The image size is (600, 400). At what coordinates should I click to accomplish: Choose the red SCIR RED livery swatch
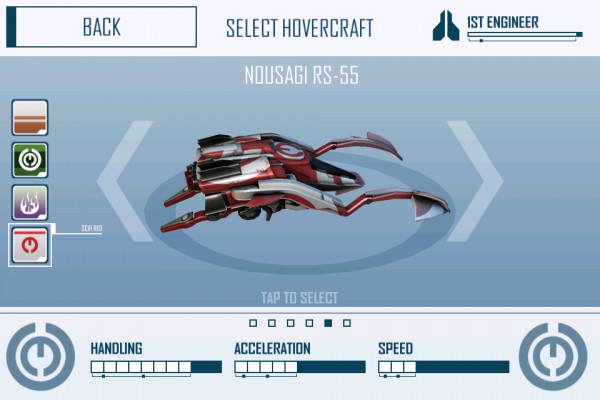pyautogui.click(x=30, y=245)
